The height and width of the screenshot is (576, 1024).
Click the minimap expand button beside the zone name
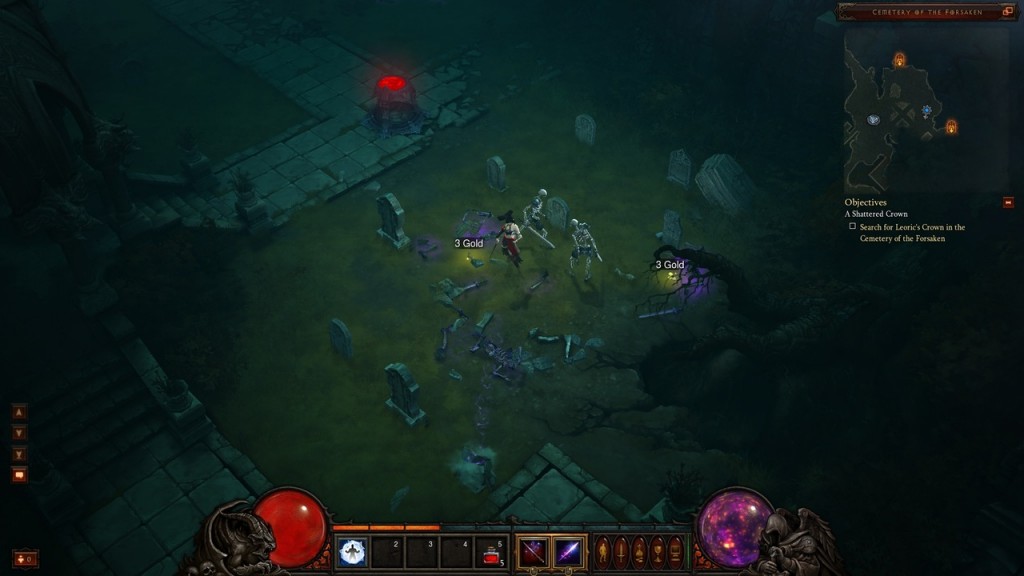tap(1008, 12)
